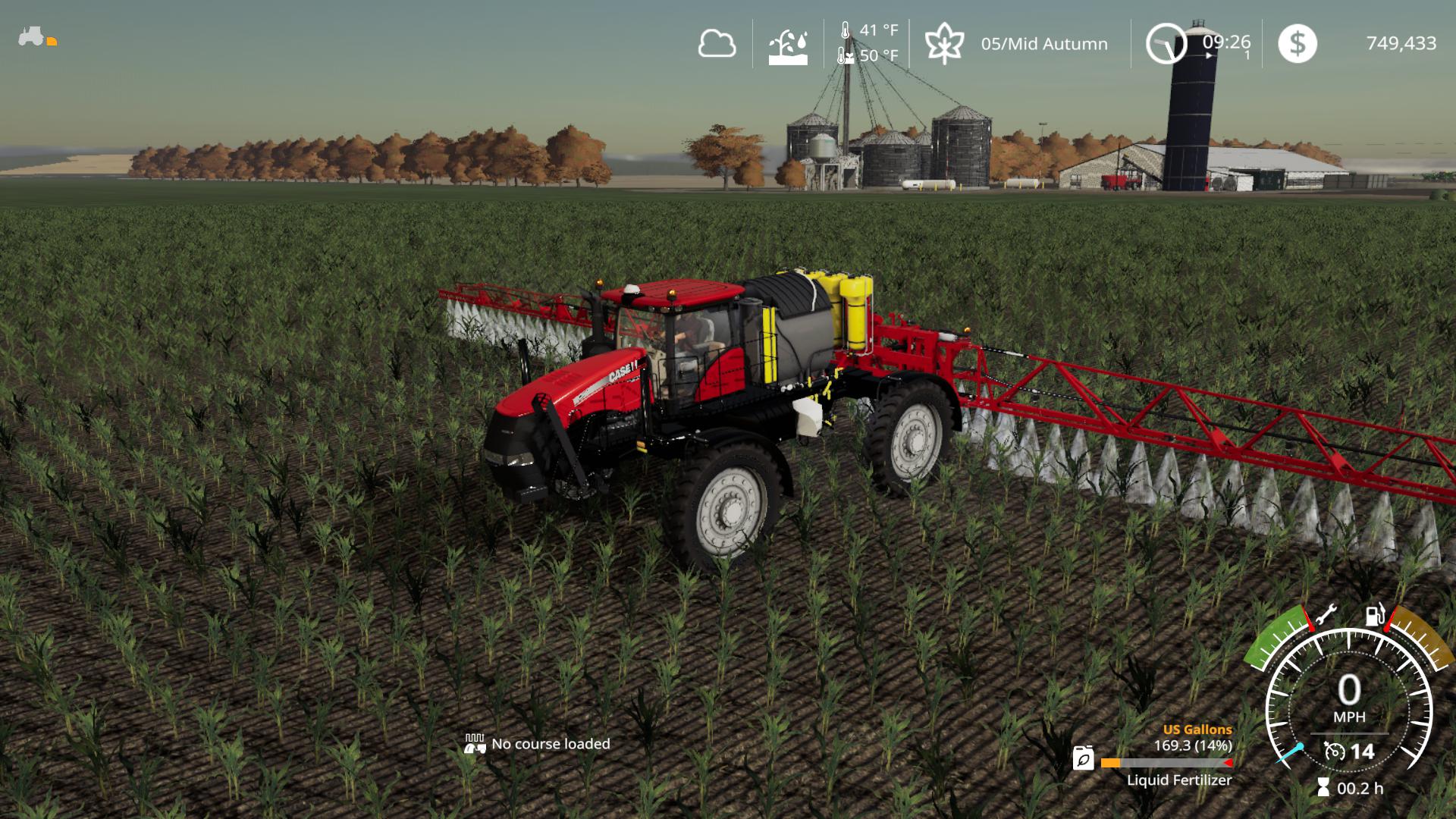Select the fuel pump gauge icon
This screenshot has width=1456, height=819.
coord(1375,614)
